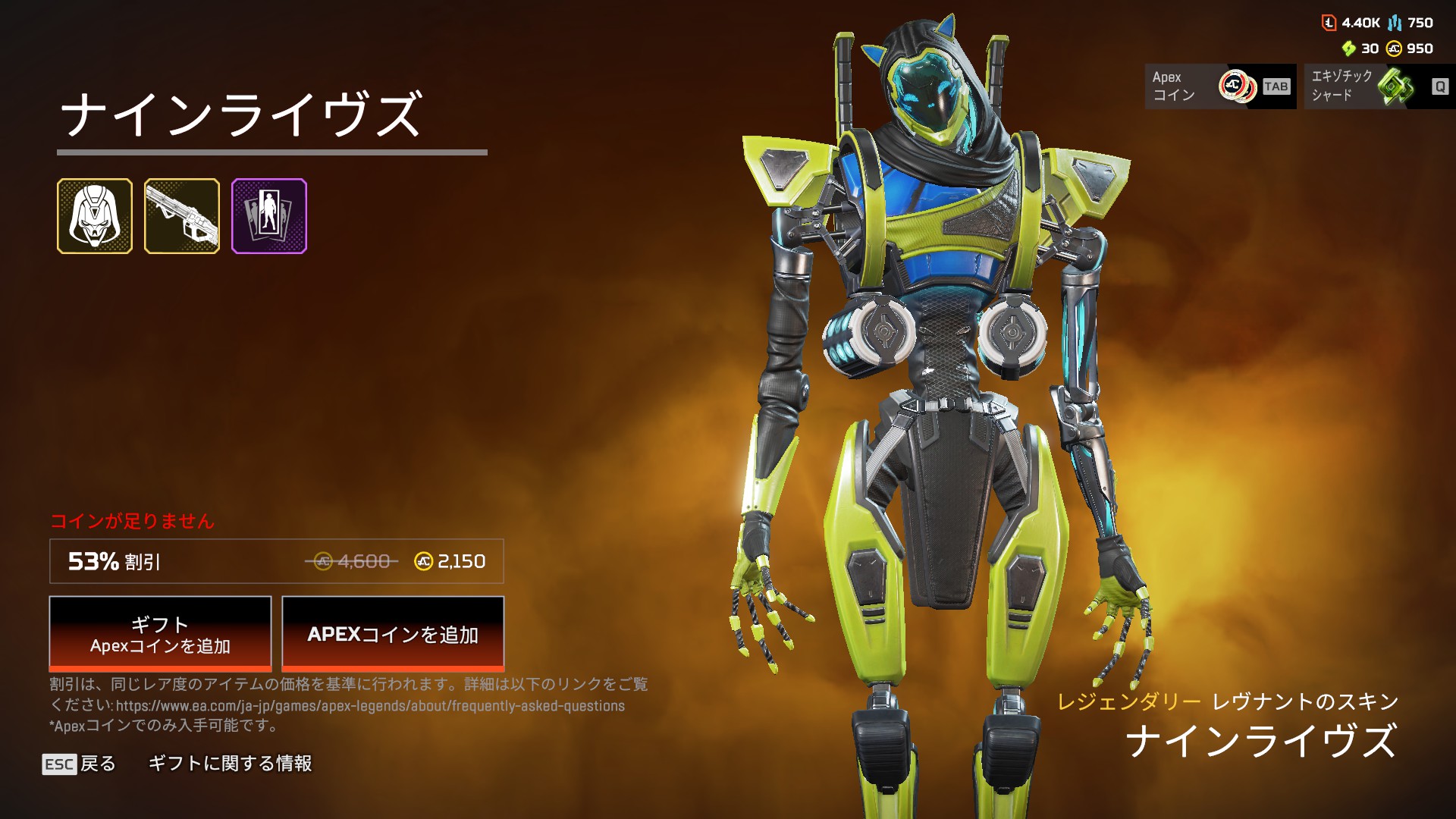This screenshot has width=1456, height=819.
Task: Open the Apex コイン currency tab
Action: click(x=1220, y=86)
